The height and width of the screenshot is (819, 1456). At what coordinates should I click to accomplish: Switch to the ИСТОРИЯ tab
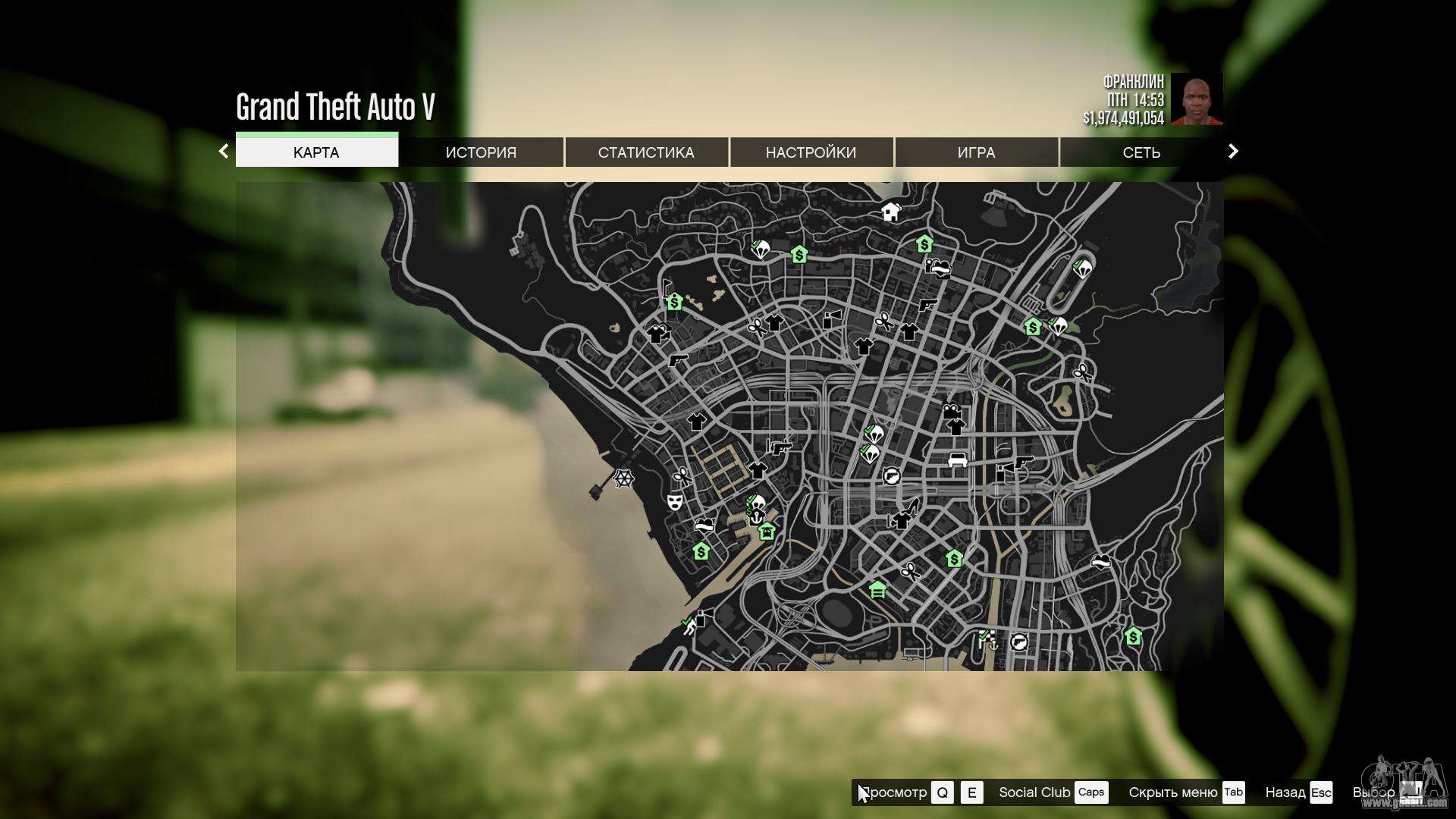coord(481,152)
